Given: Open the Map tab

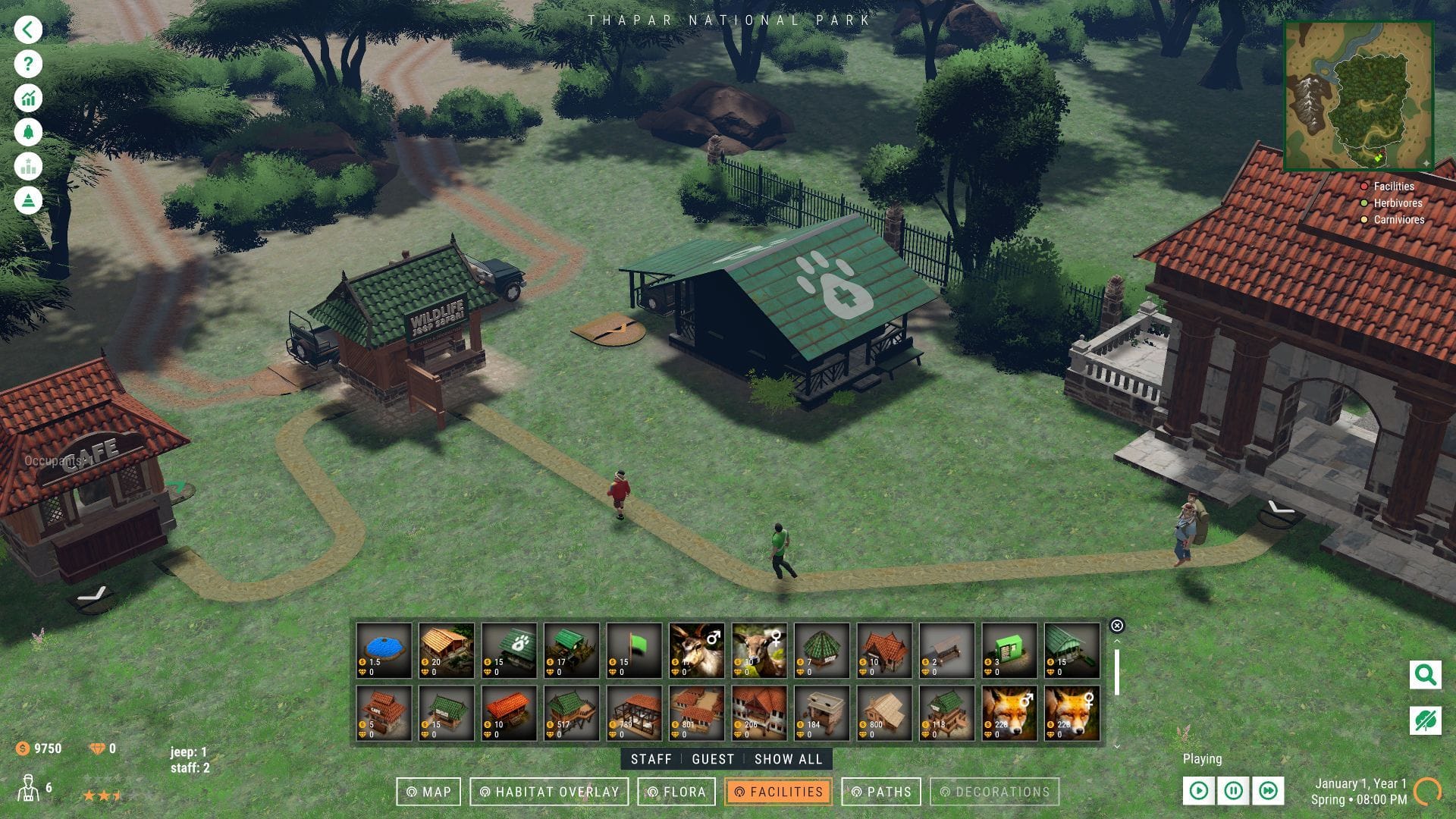Looking at the screenshot, I should 428,792.
